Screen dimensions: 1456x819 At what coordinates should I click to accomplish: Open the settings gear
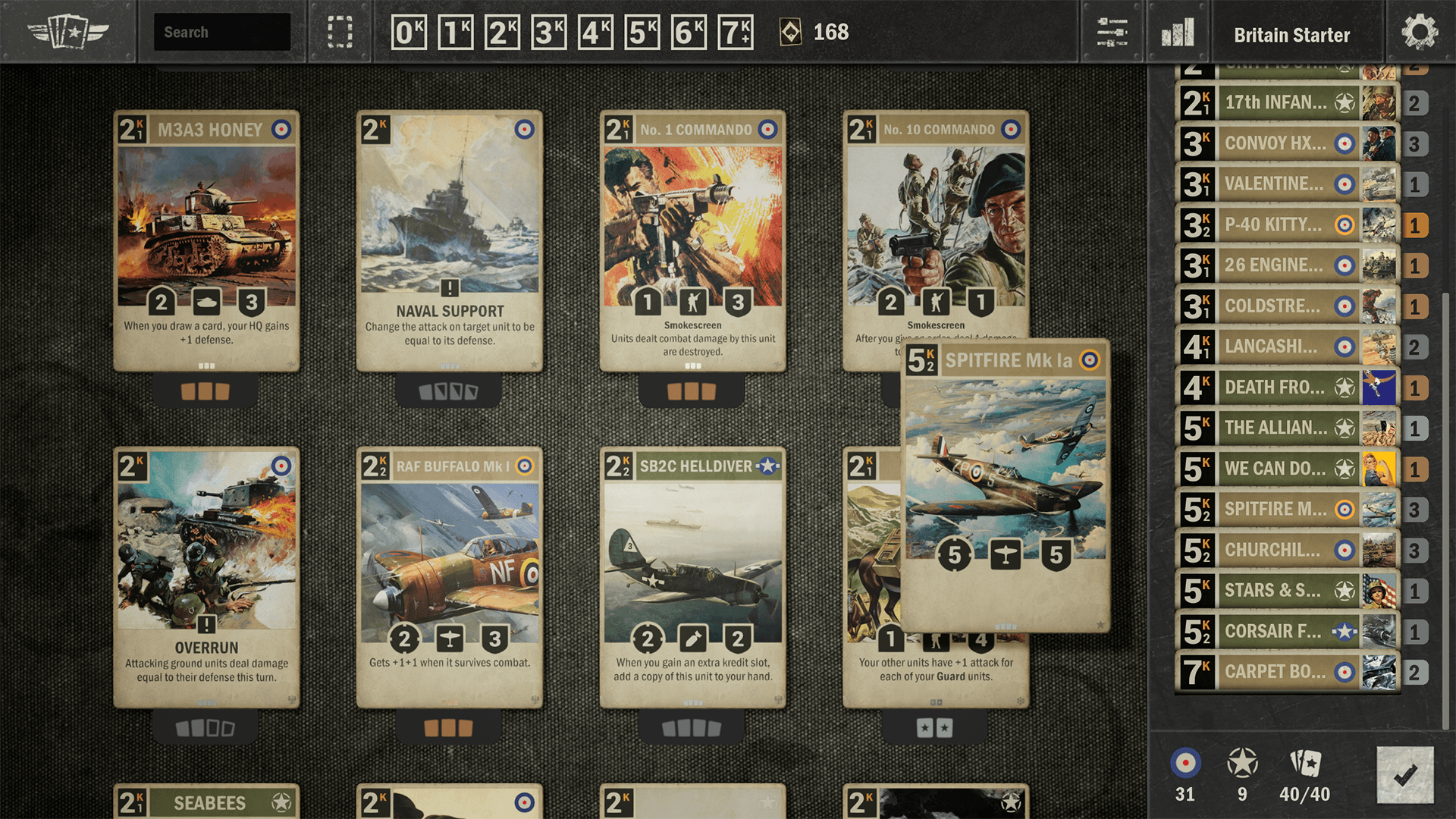pos(1420,33)
